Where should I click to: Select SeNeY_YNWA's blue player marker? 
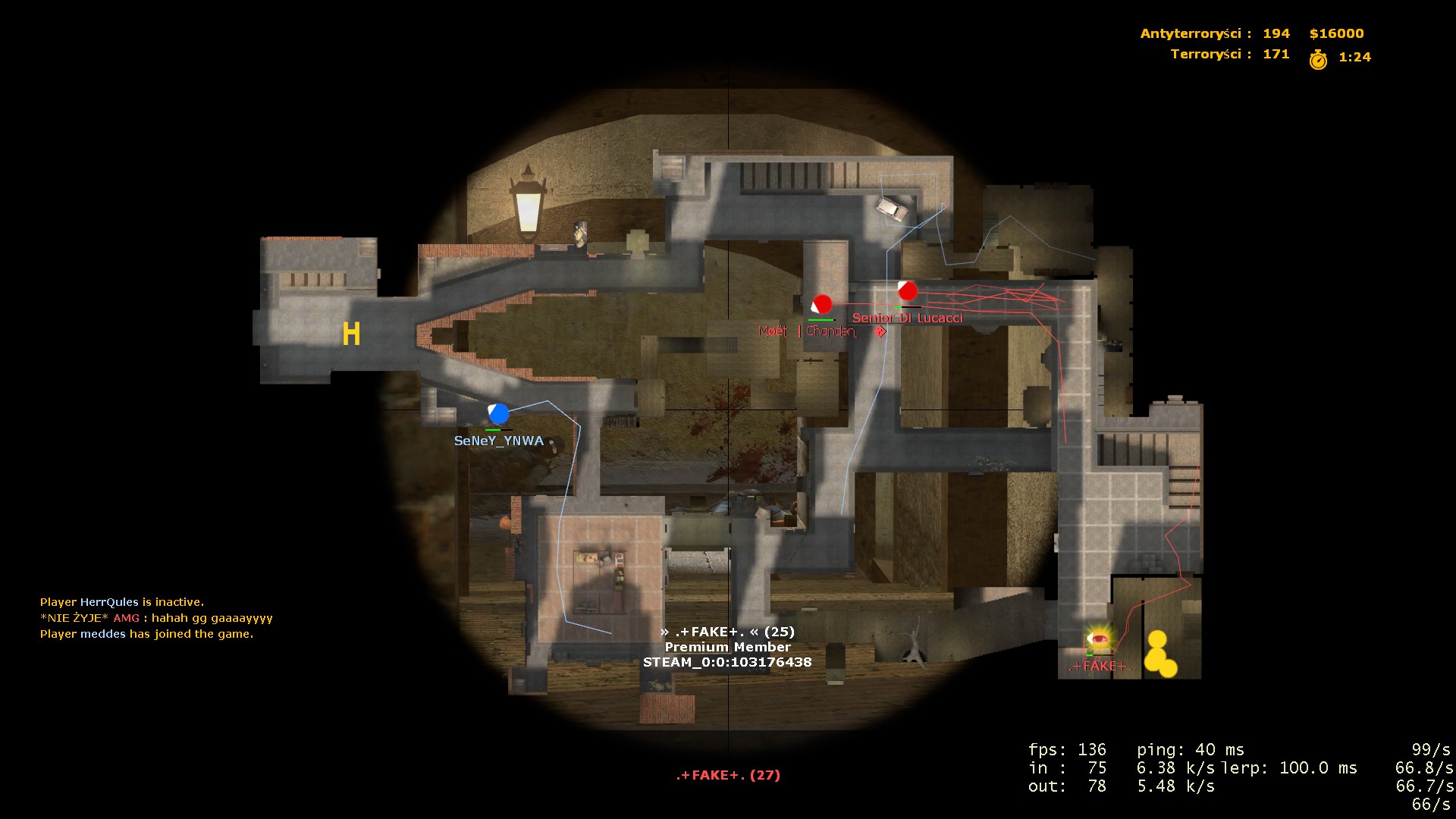click(x=498, y=413)
